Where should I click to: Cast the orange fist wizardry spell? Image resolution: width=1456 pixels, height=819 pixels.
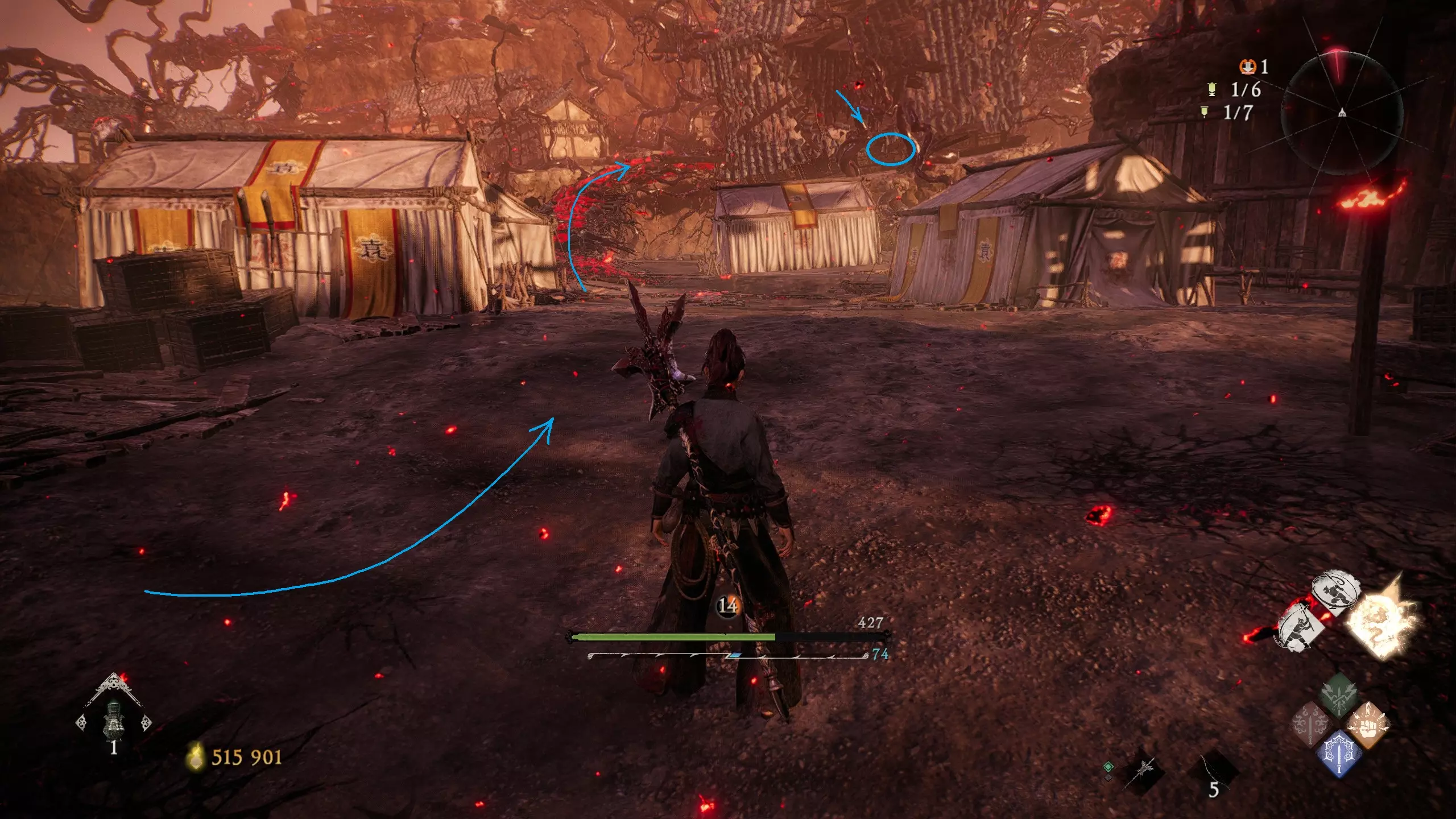1367,725
